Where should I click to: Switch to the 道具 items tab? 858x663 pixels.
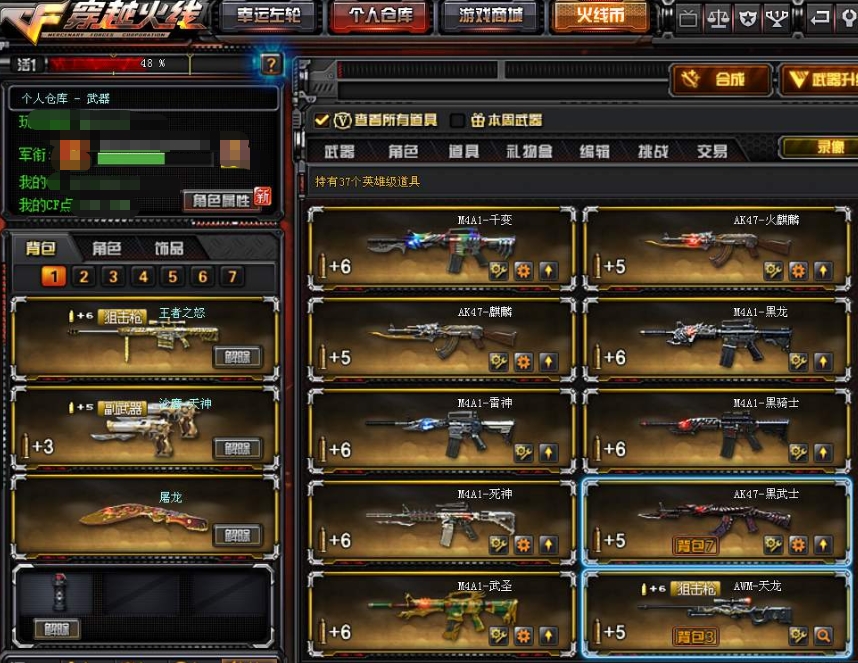[x=463, y=152]
